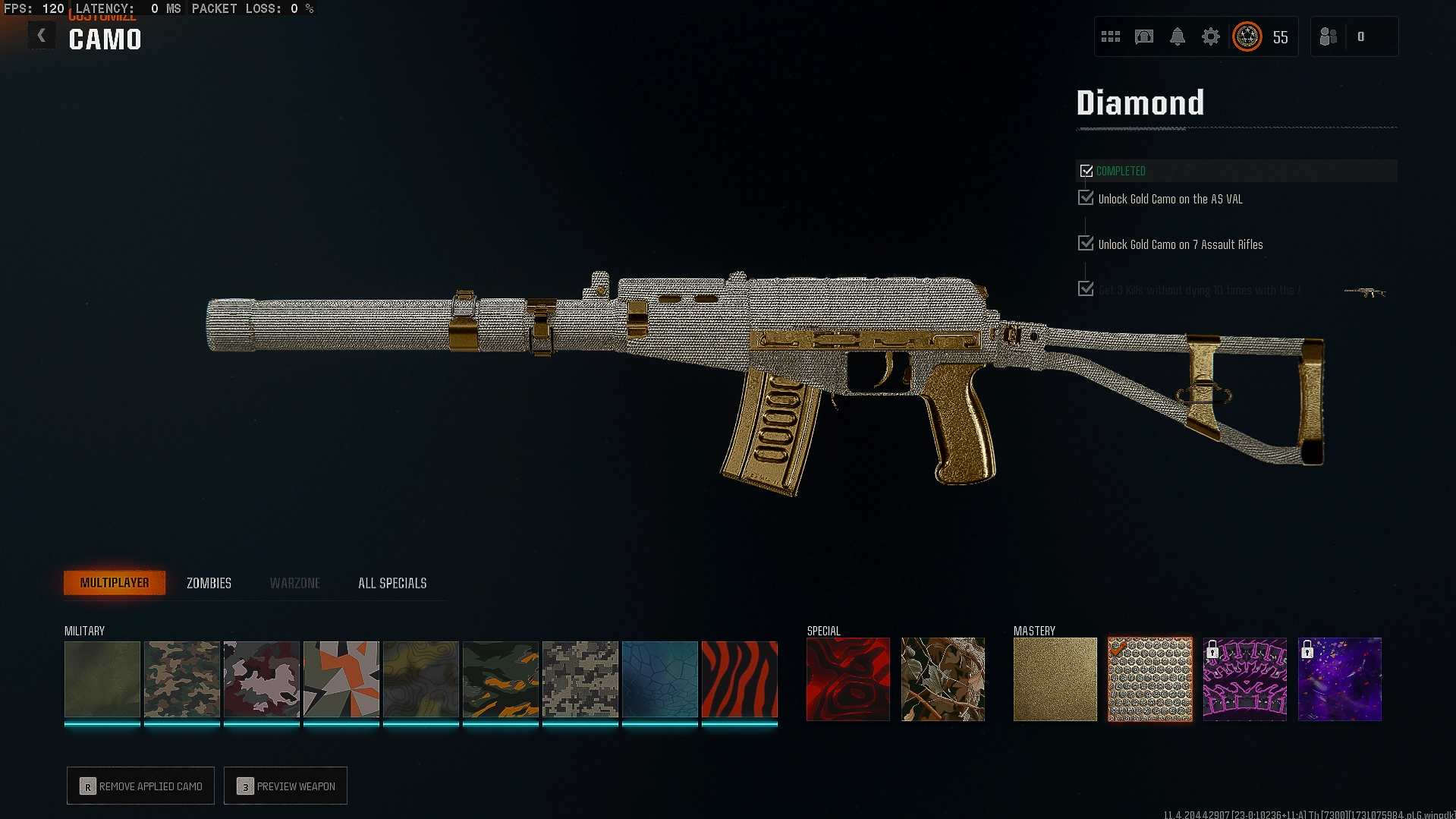Switch to the Multiplayer camo tab
Image resolution: width=1456 pixels, height=819 pixels.
tap(115, 583)
